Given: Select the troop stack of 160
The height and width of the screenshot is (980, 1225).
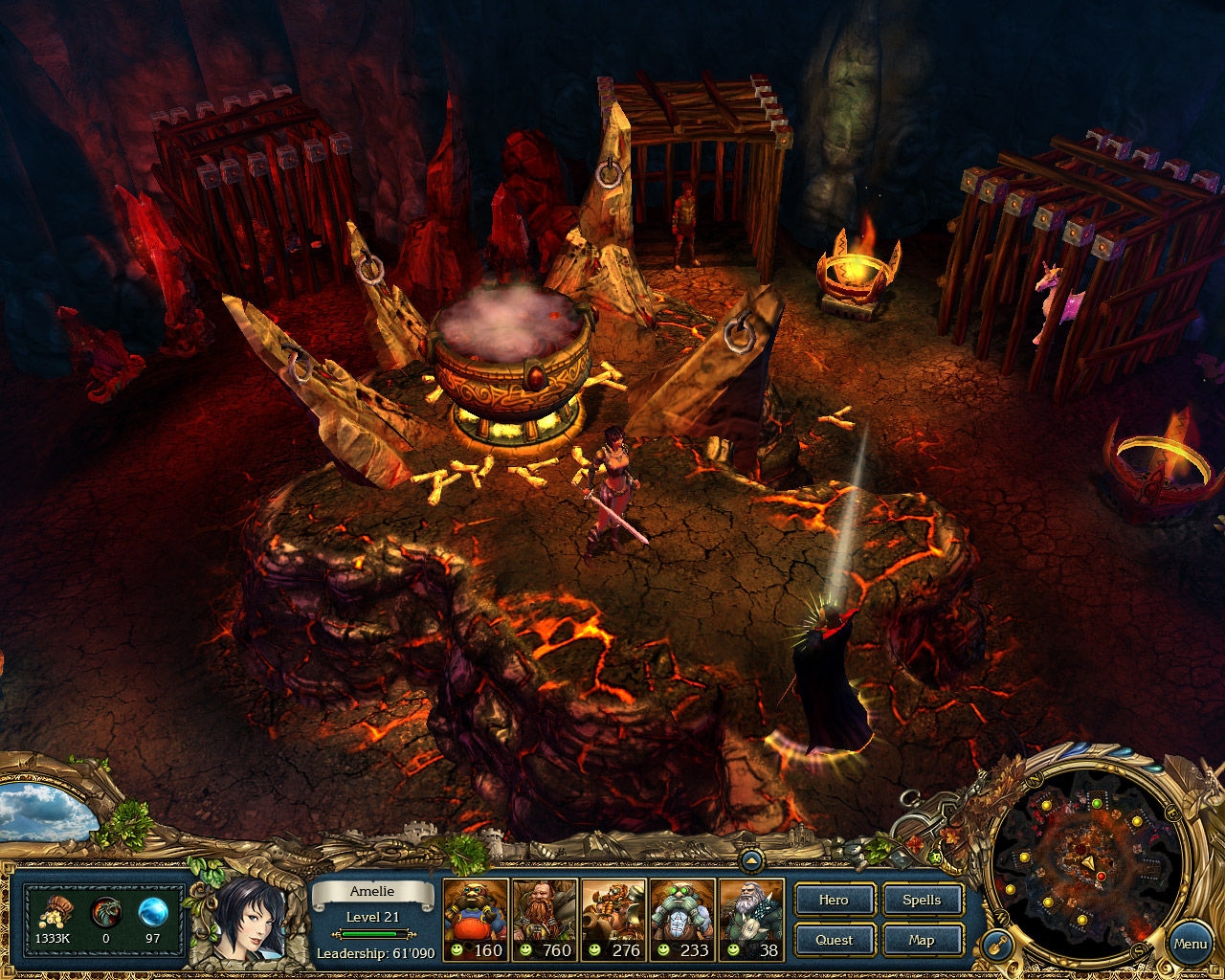Looking at the screenshot, I should 476,920.
